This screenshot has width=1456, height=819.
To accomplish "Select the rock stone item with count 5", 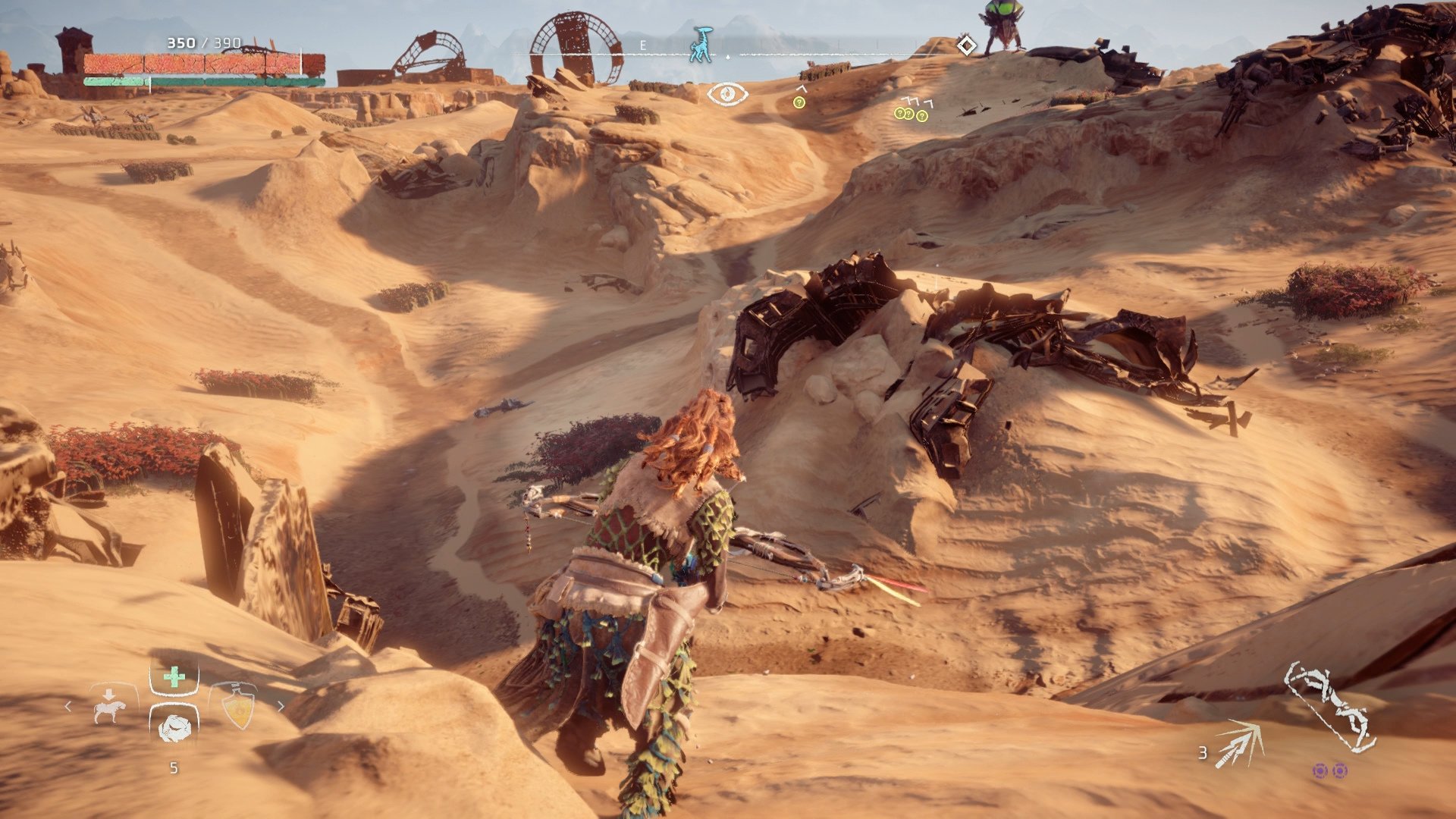I will click(175, 730).
